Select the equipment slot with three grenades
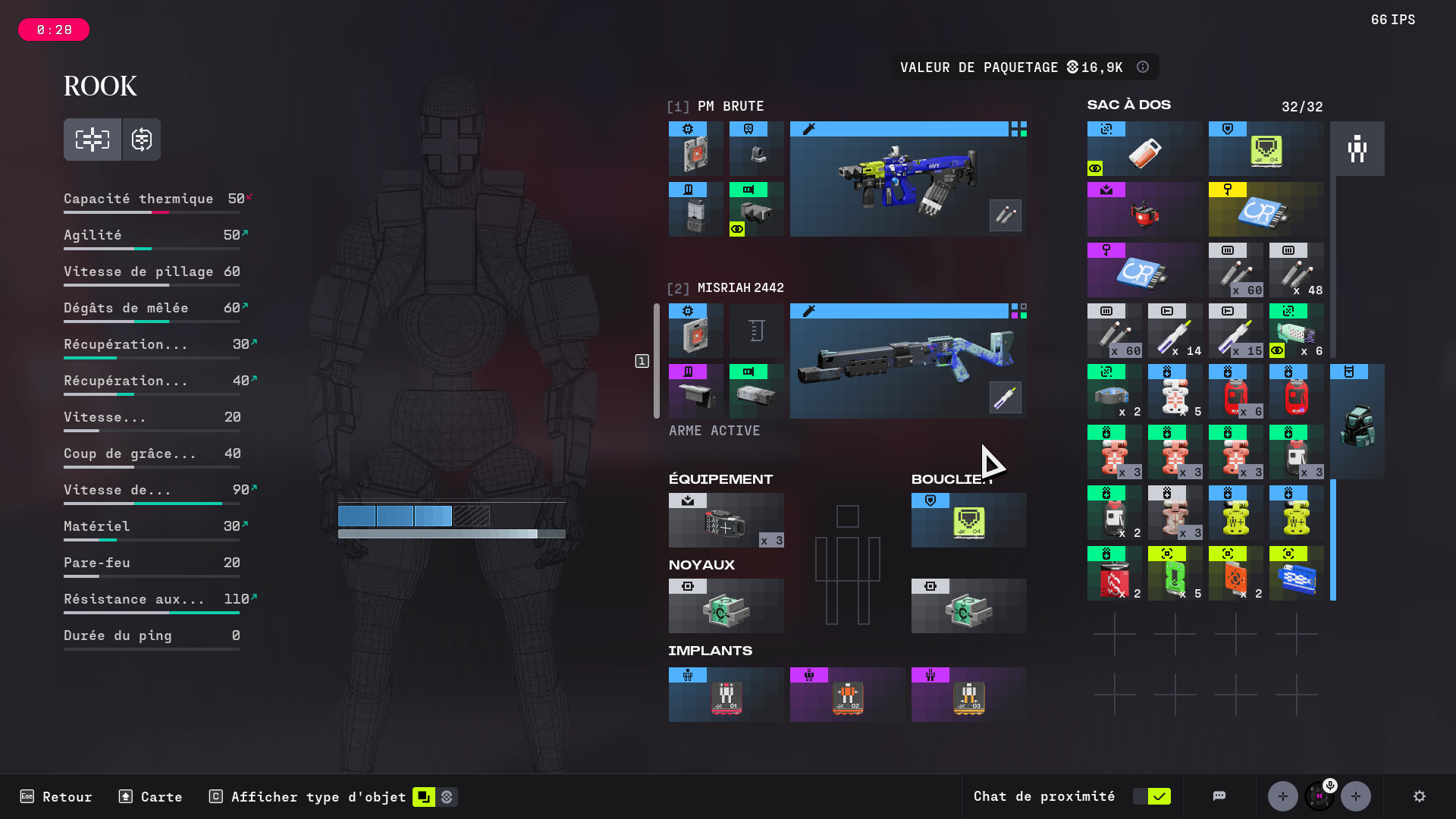Image resolution: width=1456 pixels, height=819 pixels. (x=726, y=520)
